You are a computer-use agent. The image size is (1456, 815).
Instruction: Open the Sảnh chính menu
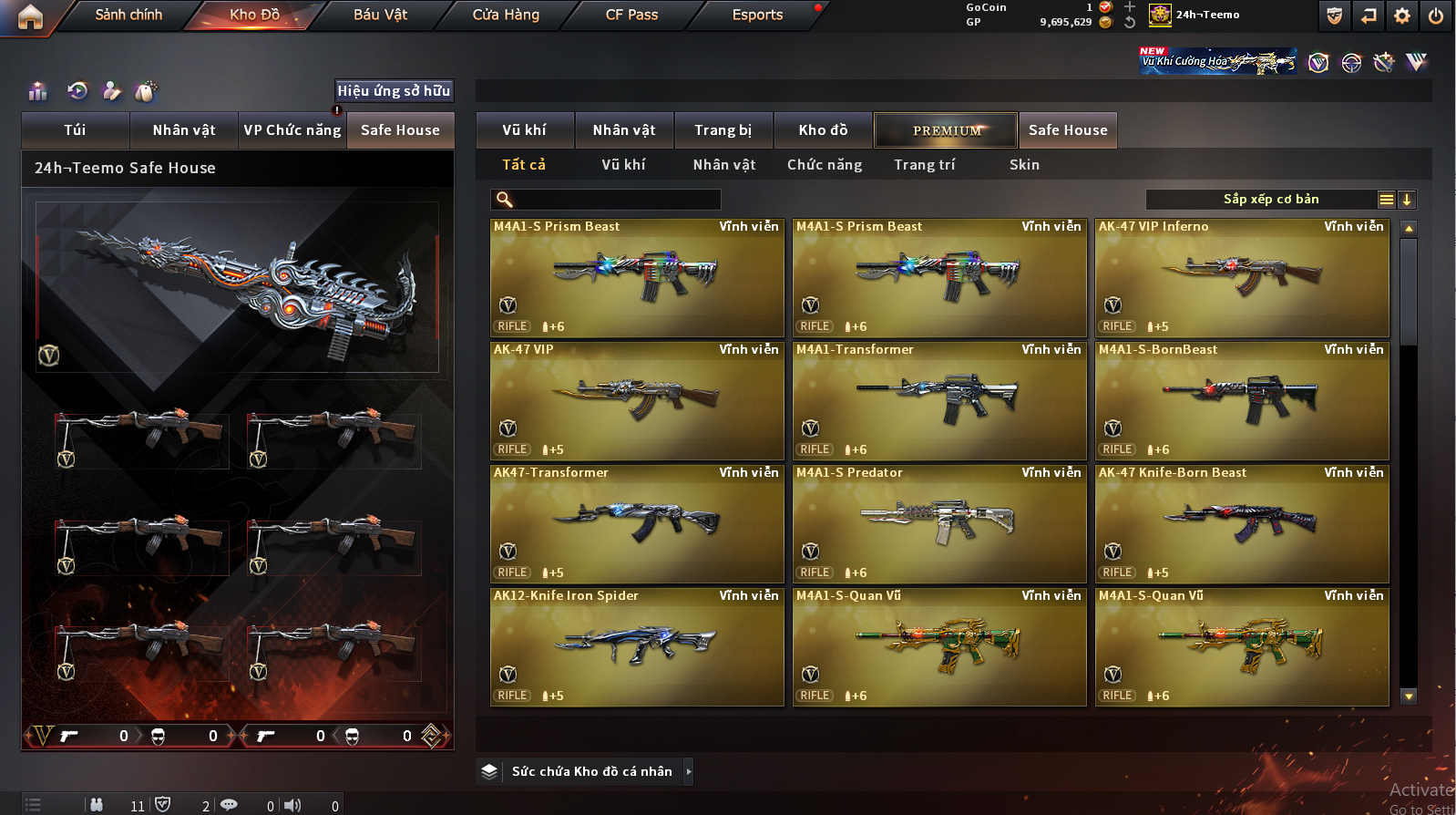pos(128,15)
